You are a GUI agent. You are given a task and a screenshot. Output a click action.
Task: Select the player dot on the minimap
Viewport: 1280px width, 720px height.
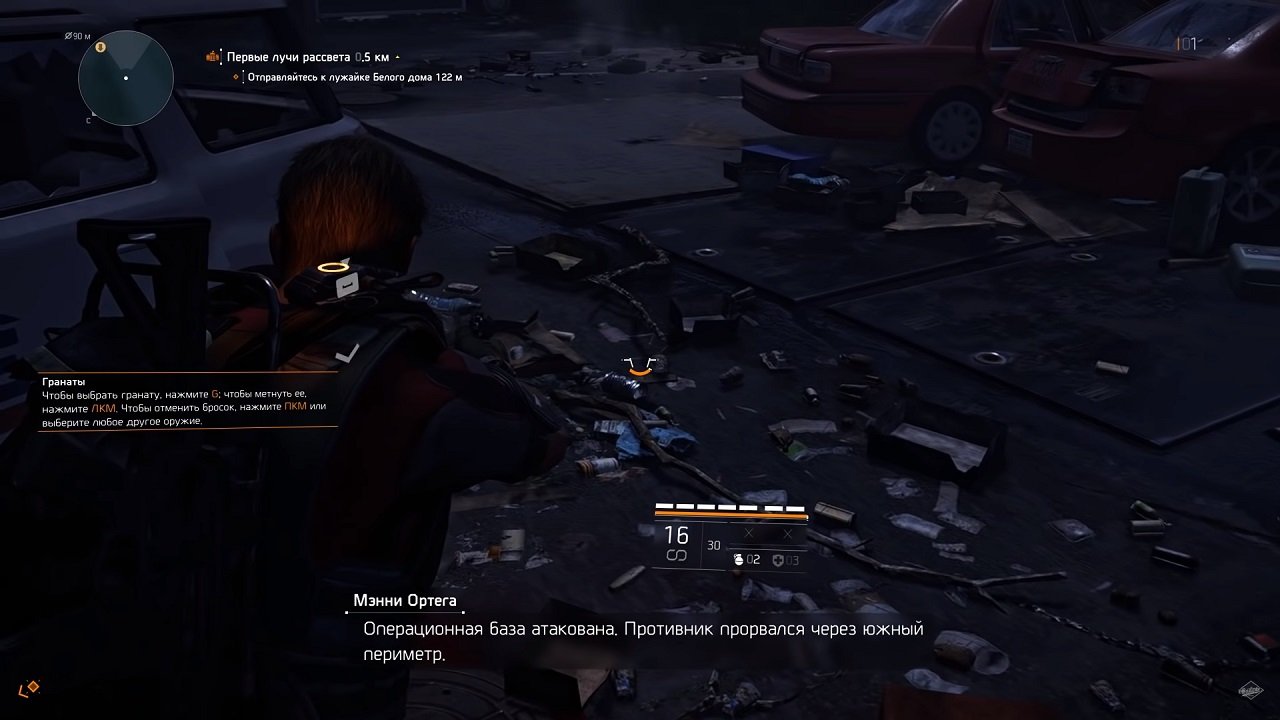pyautogui.click(x=126, y=77)
